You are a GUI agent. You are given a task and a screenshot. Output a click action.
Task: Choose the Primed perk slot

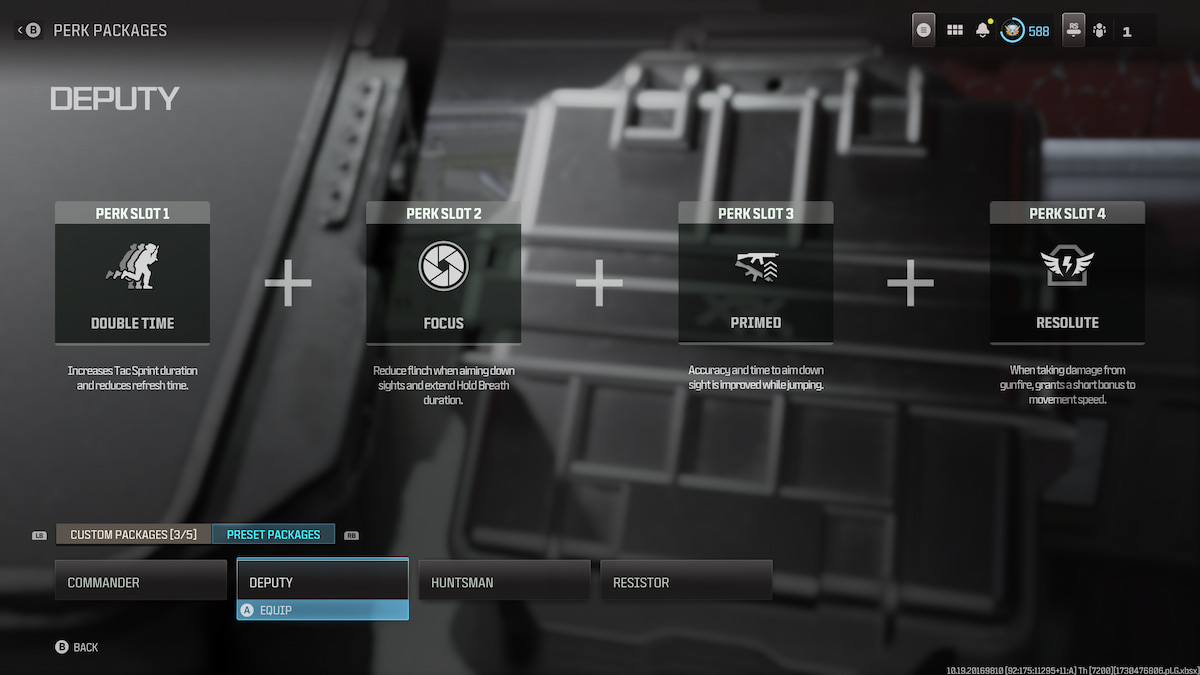click(x=755, y=273)
